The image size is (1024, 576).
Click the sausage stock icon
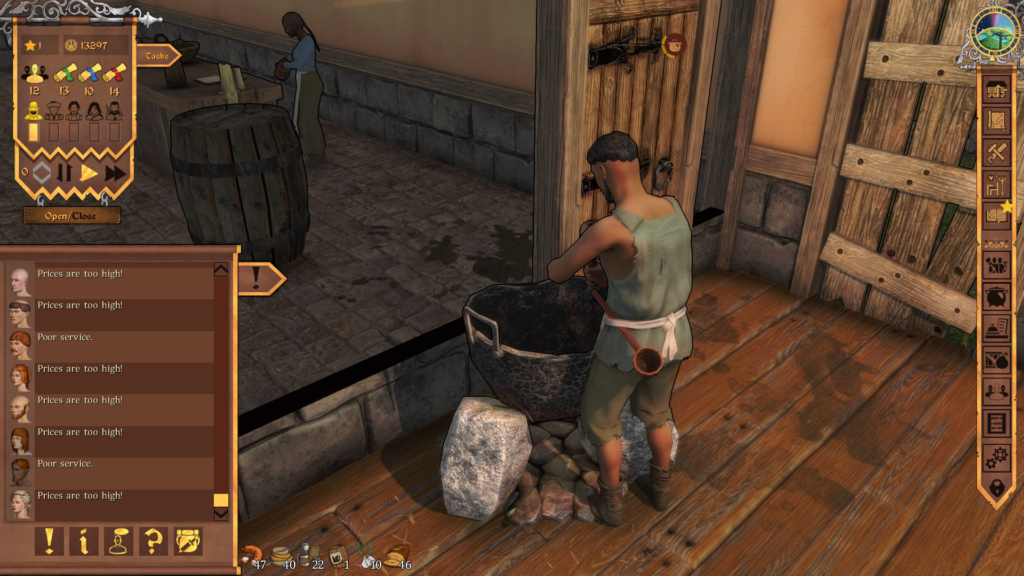pos(250,555)
